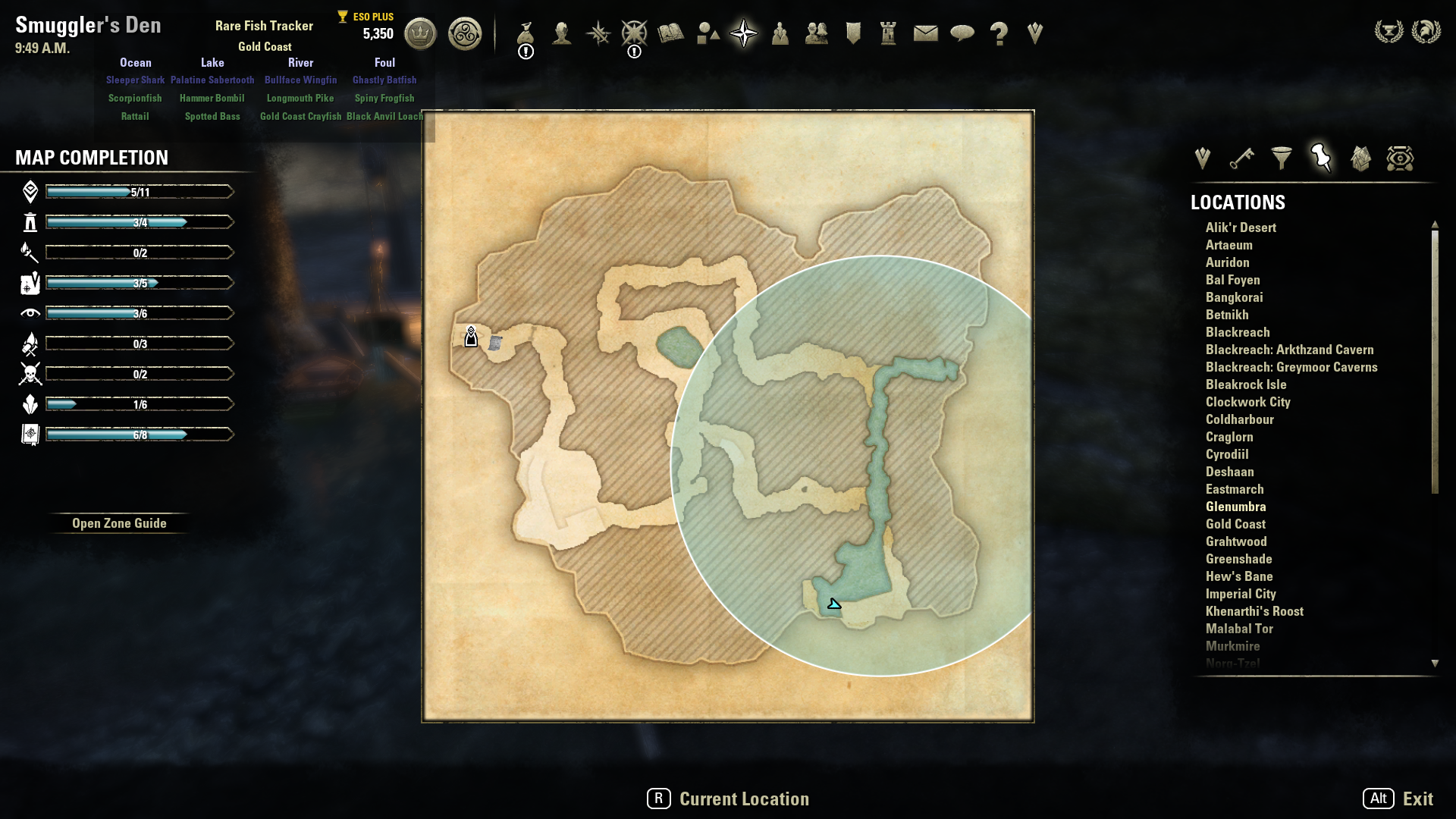Image resolution: width=1456 pixels, height=819 pixels.
Task: Show the Imperial City map
Action: pos(1241,594)
